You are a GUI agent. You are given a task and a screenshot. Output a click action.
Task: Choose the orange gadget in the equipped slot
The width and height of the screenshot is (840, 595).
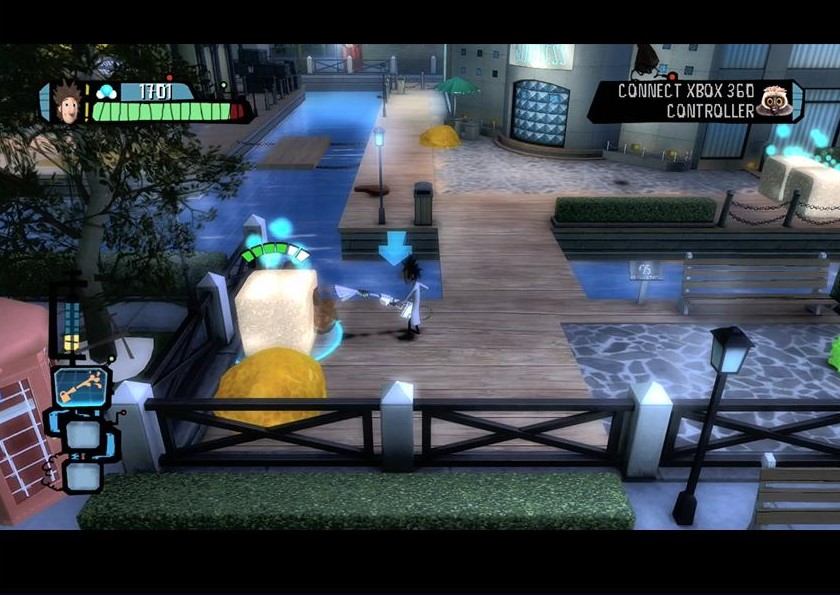tap(80, 386)
